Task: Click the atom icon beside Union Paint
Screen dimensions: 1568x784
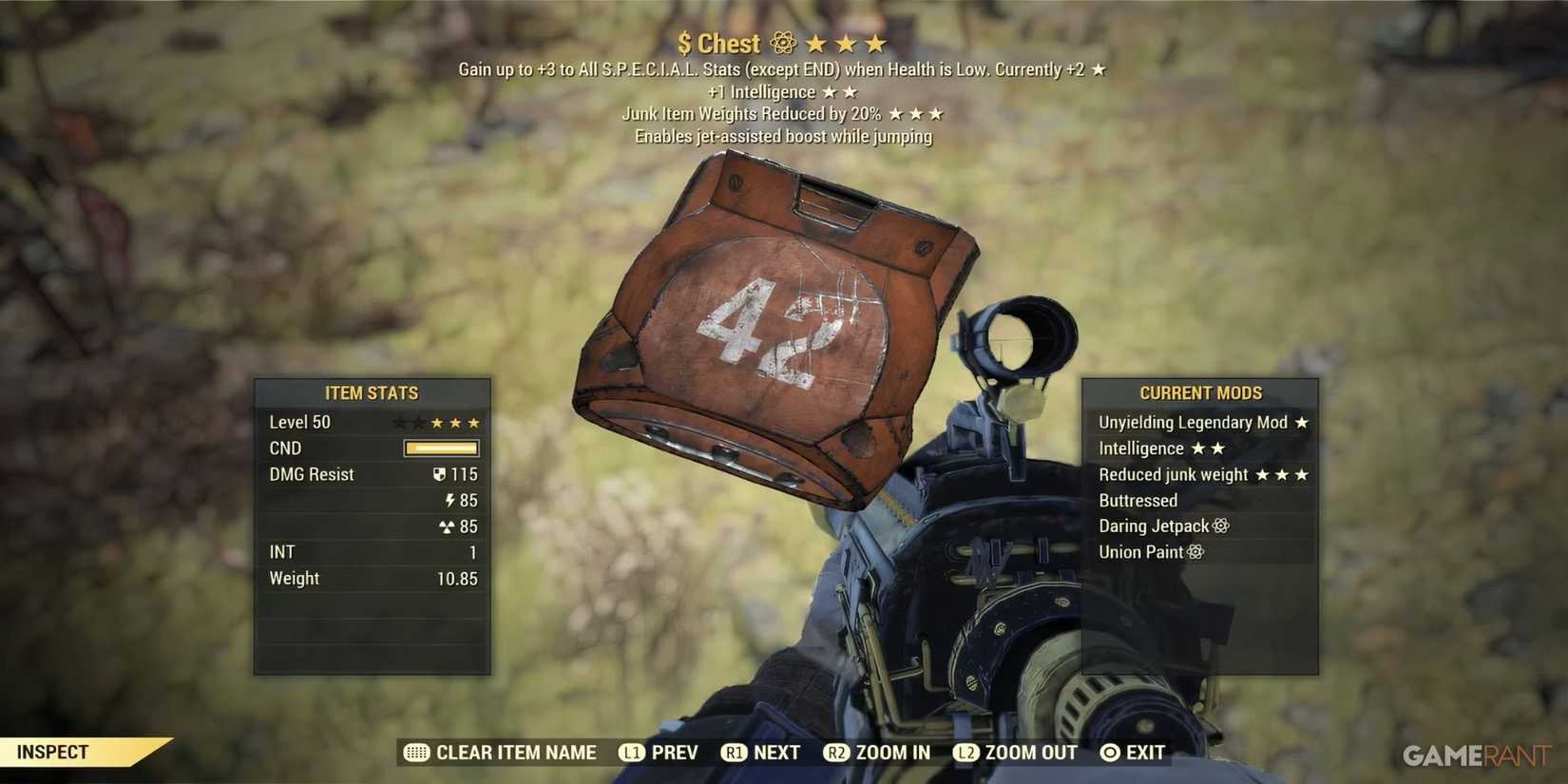Action: [x=1194, y=551]
